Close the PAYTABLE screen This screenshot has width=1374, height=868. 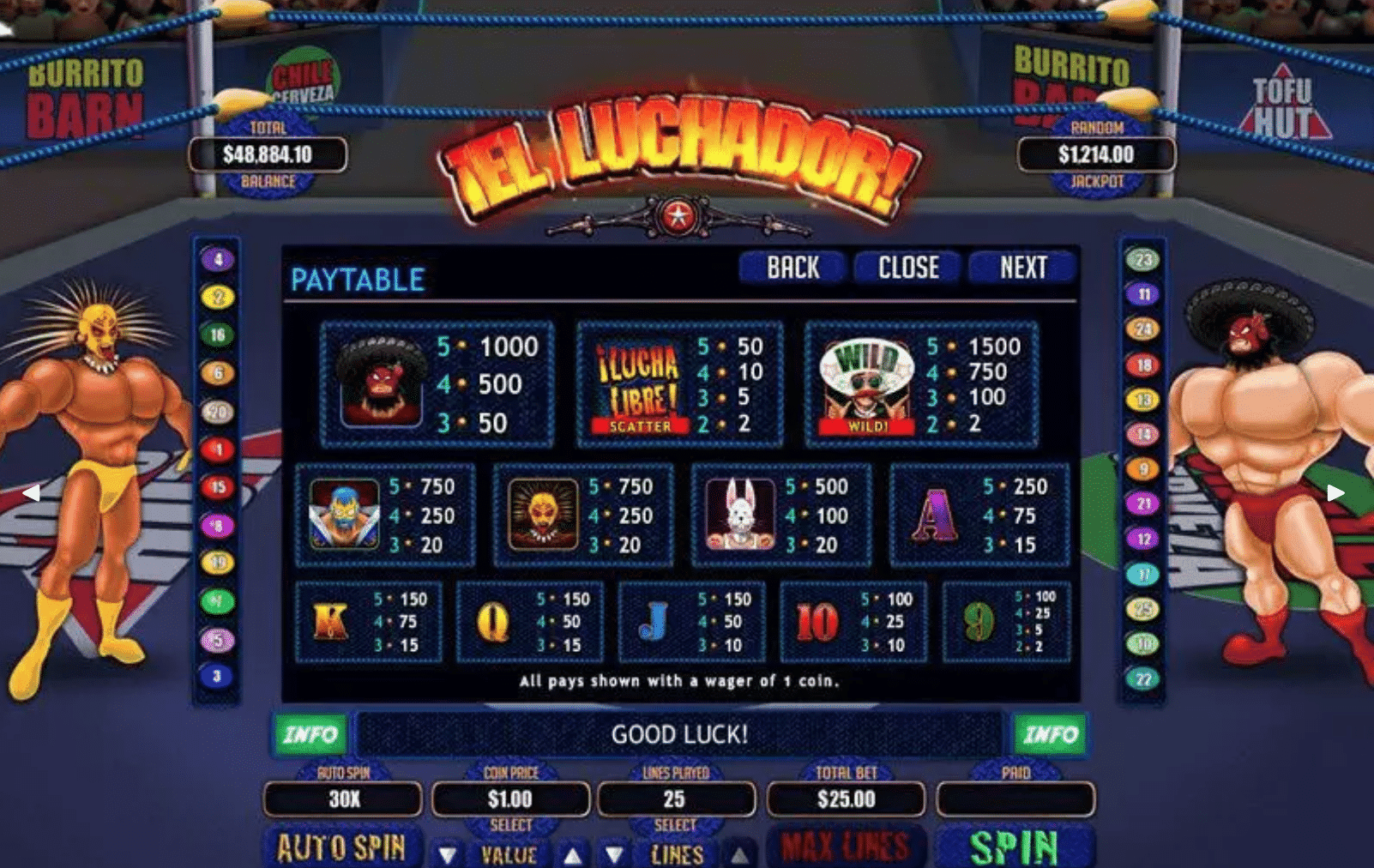(908, 268)
